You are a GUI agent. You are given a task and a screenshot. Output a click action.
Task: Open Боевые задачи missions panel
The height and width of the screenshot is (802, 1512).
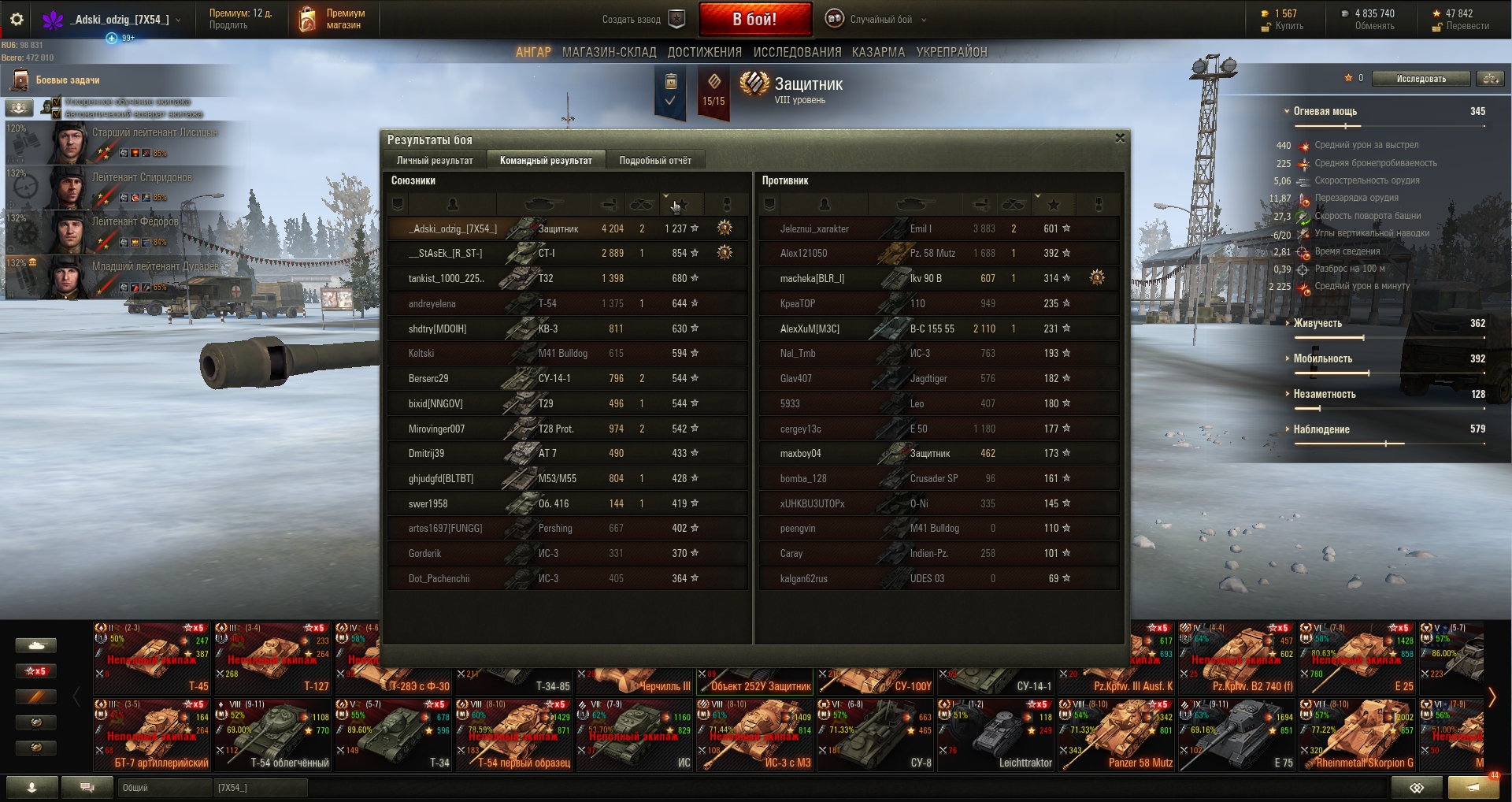(x=67, y=80)
